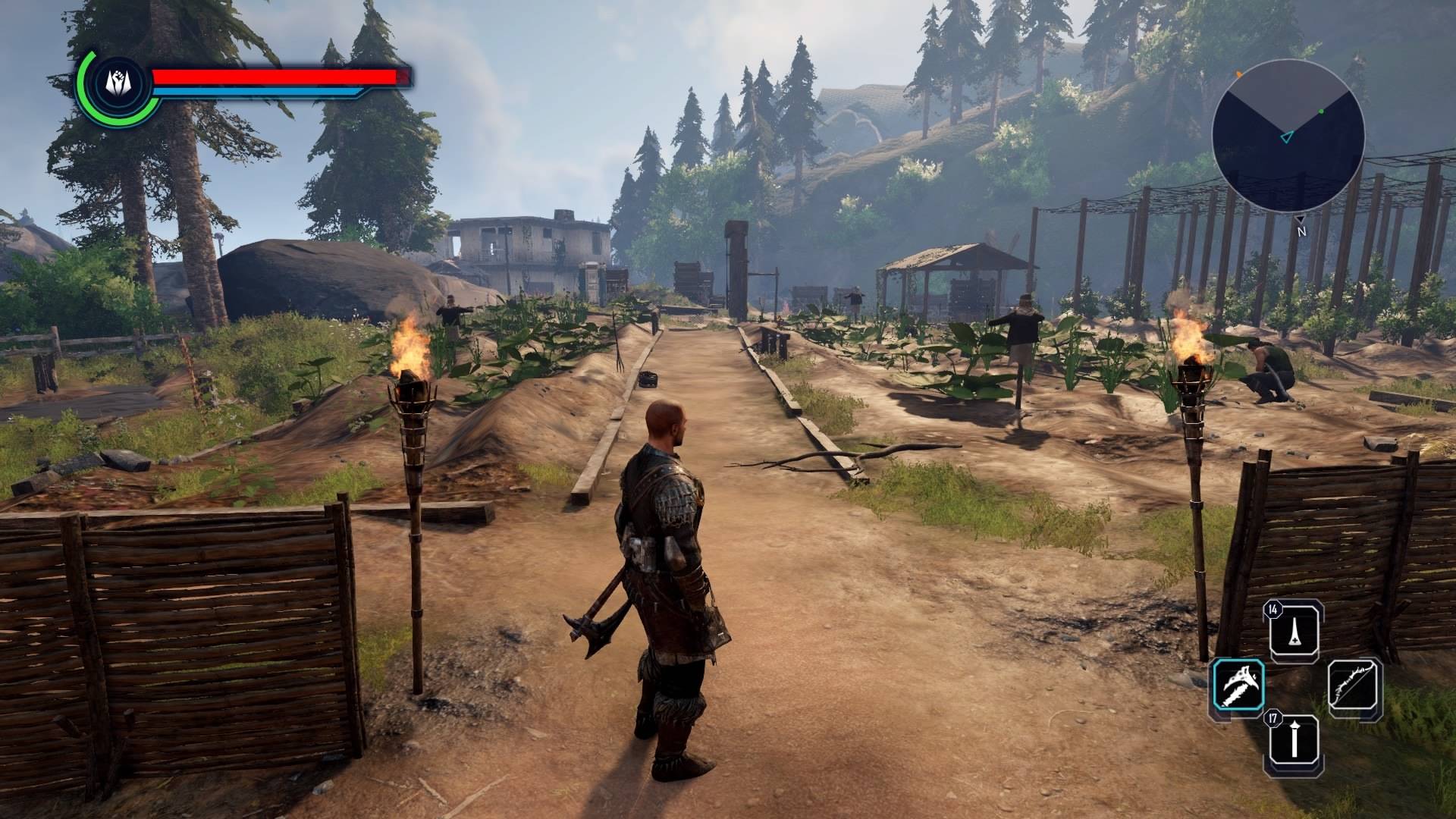Click the green dot marker on the minimap
Screen dimensions: 1456x819
click(x=1321, y=111)
